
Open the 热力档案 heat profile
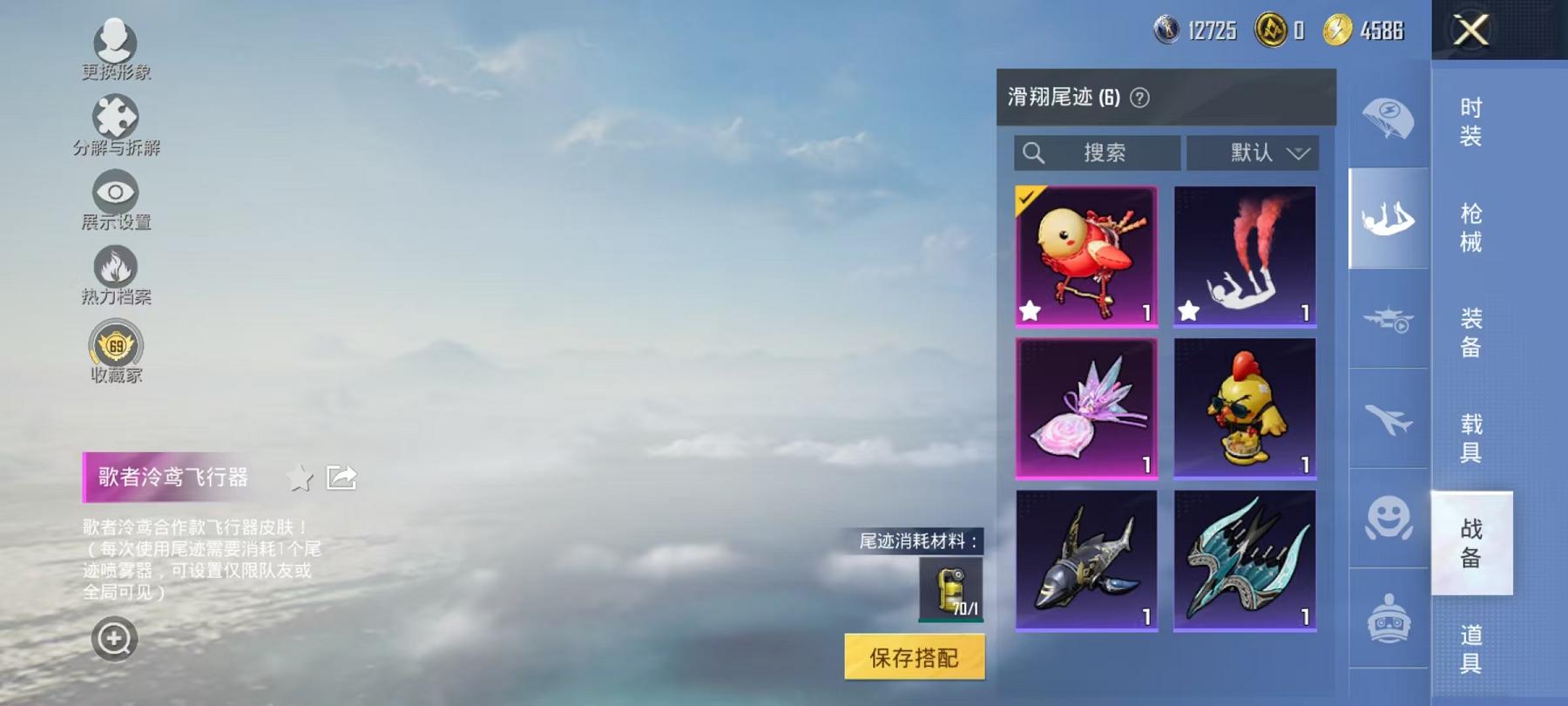pyautogui.click(x=116, y=272)
